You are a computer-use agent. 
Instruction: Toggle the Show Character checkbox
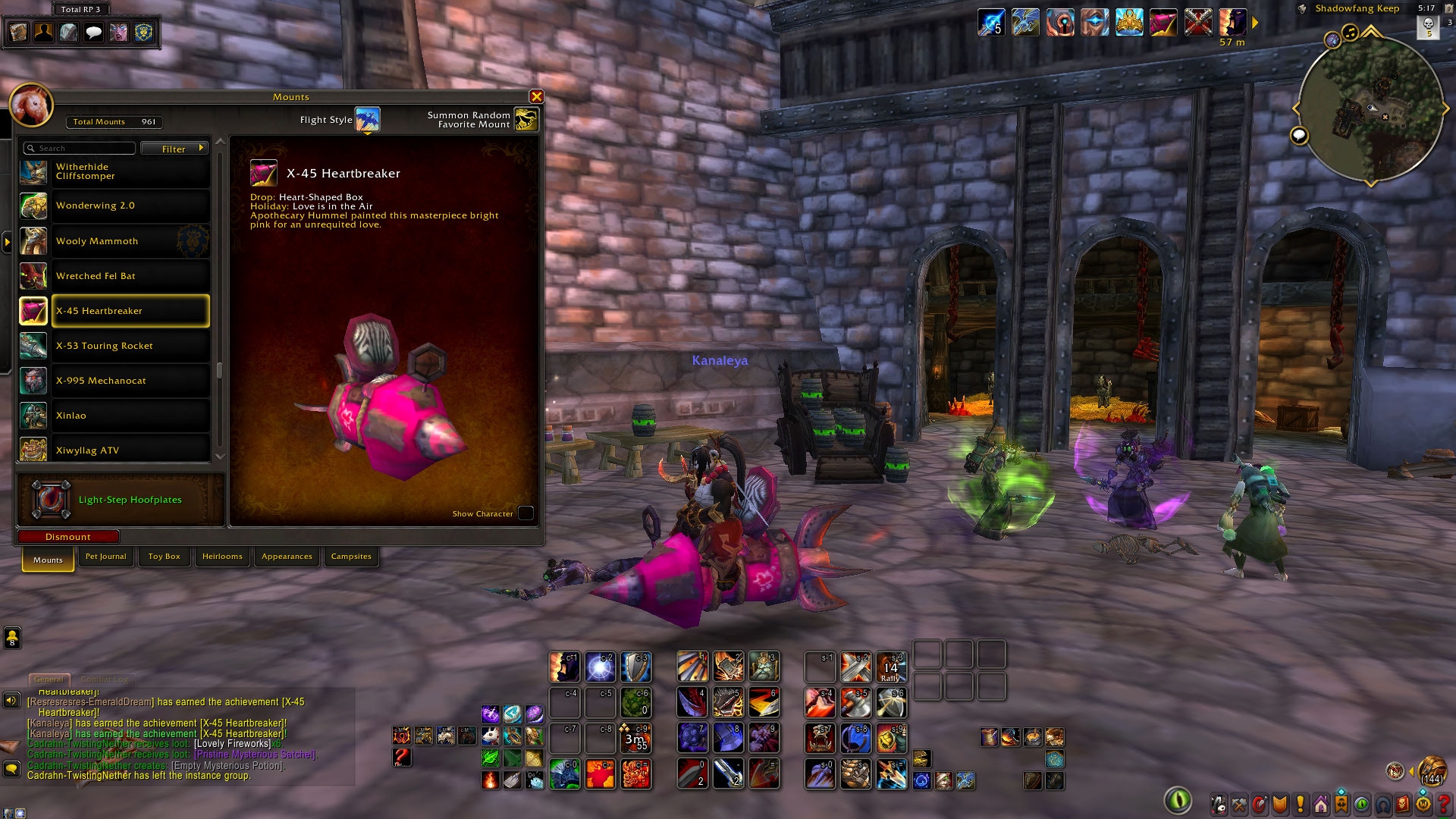click(526, 513)
